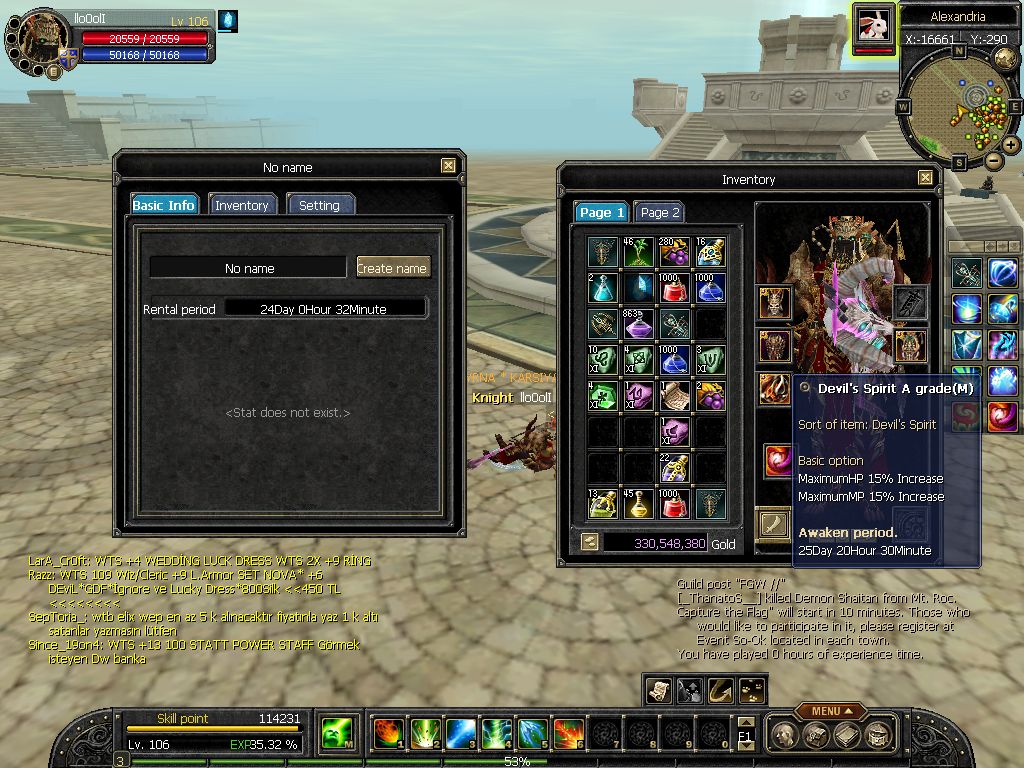
Task: Click the inventory sort button beside Gold
Action: click(590, 542)
